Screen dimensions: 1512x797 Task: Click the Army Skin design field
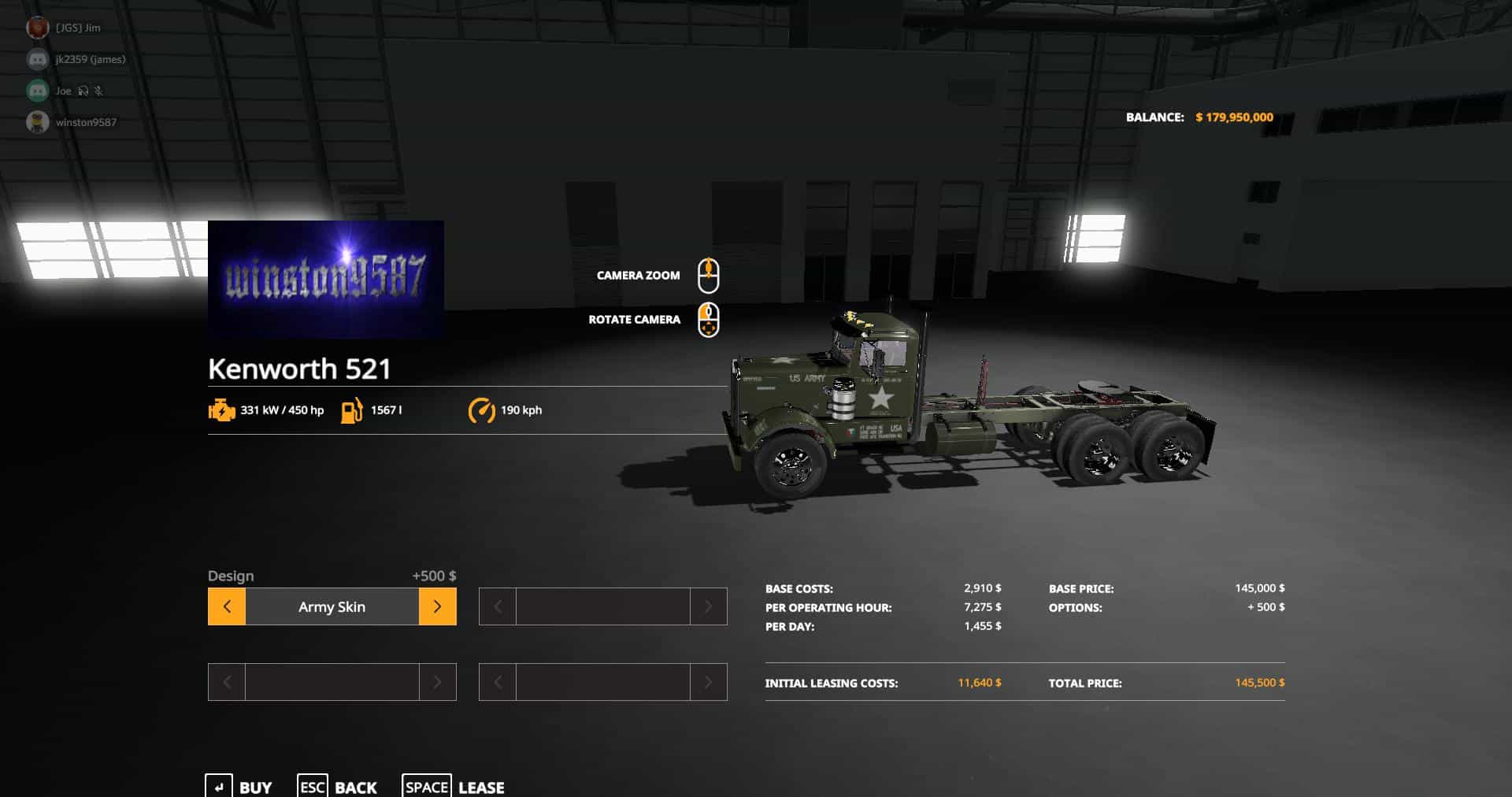click(x=332, y=606)
